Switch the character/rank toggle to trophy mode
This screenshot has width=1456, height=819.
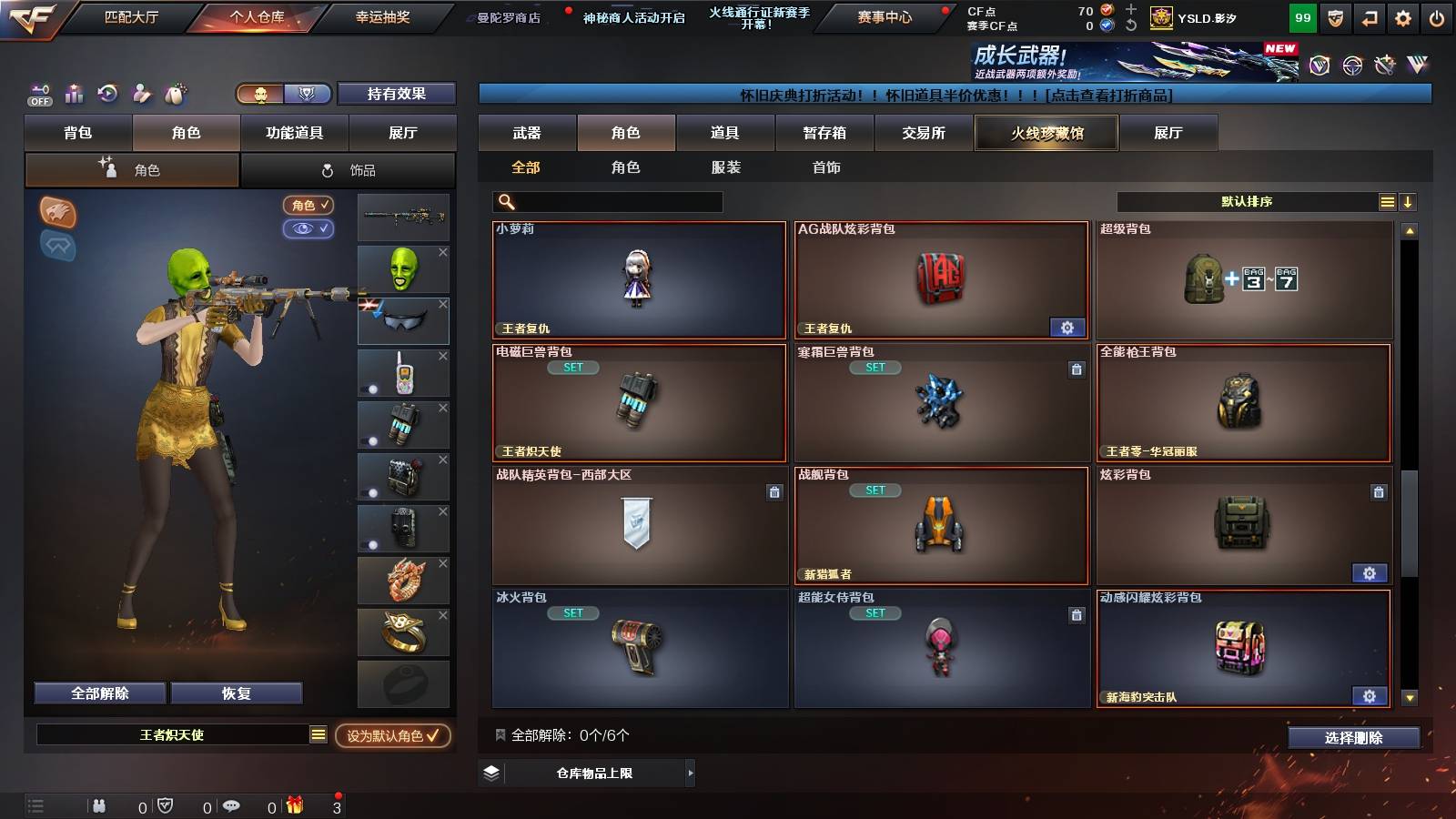[x=308, y=94]
